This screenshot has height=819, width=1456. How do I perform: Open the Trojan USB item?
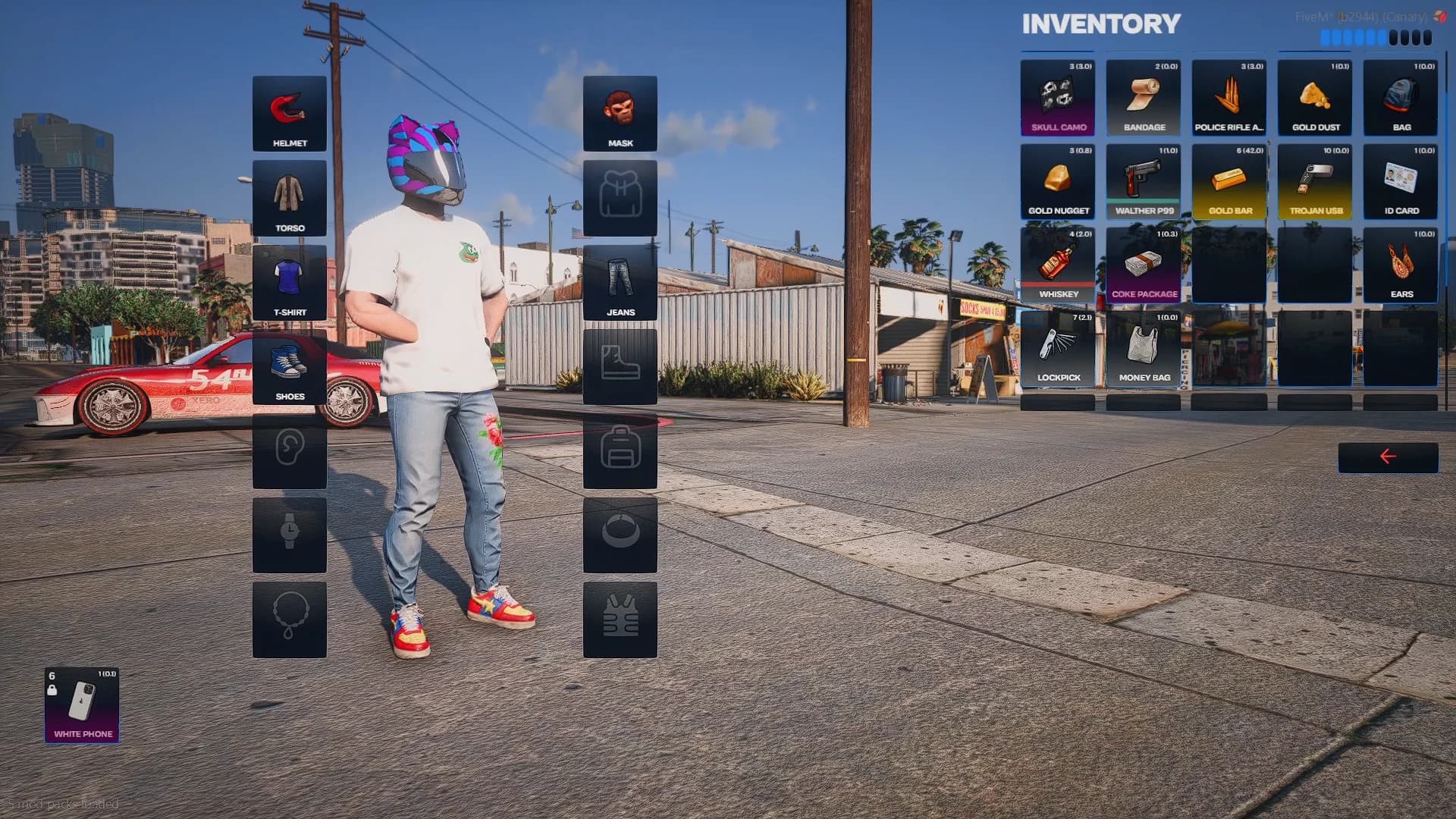[1315, 180]
